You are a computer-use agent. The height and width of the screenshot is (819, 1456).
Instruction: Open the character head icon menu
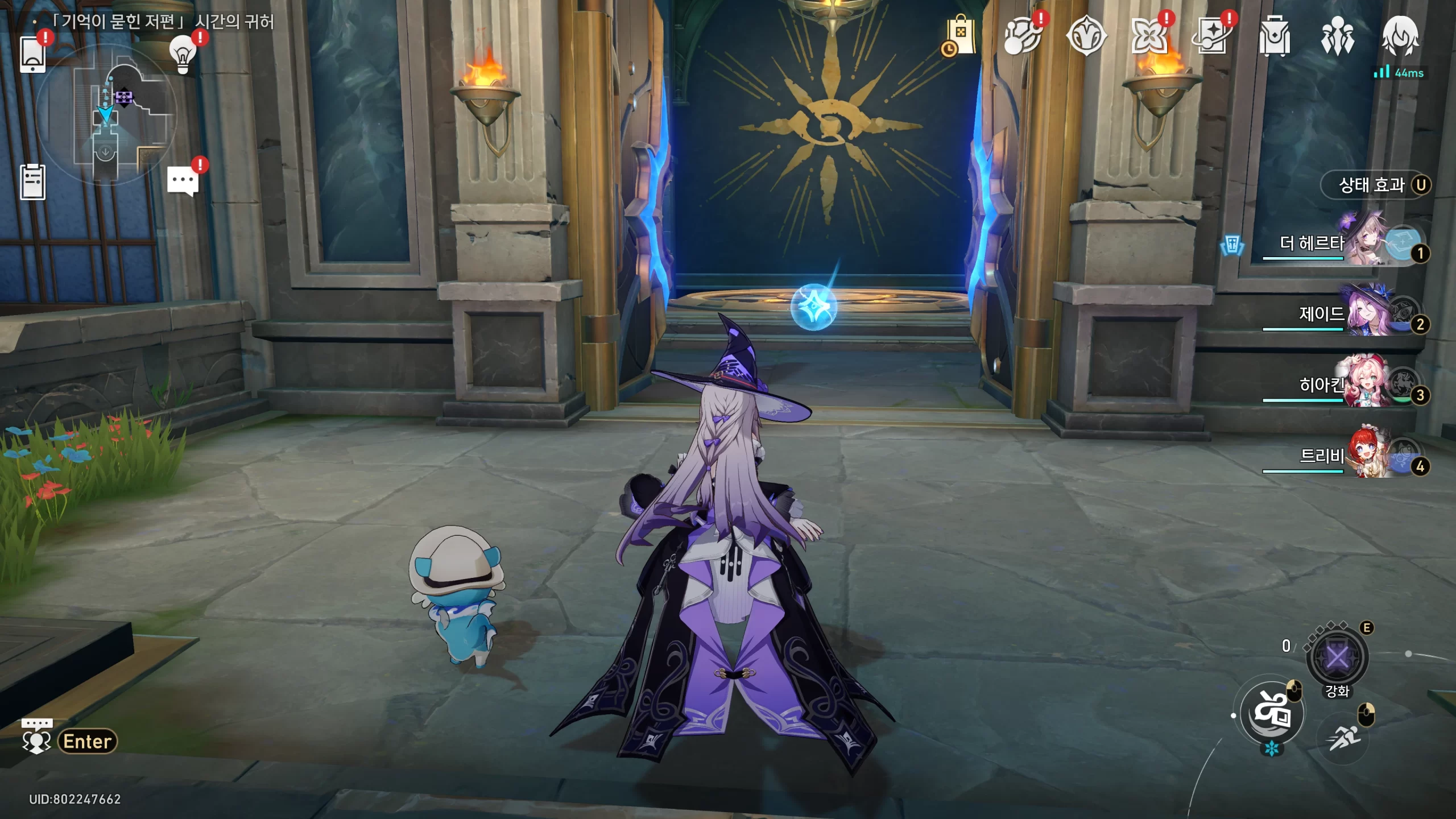[1400, 36]
